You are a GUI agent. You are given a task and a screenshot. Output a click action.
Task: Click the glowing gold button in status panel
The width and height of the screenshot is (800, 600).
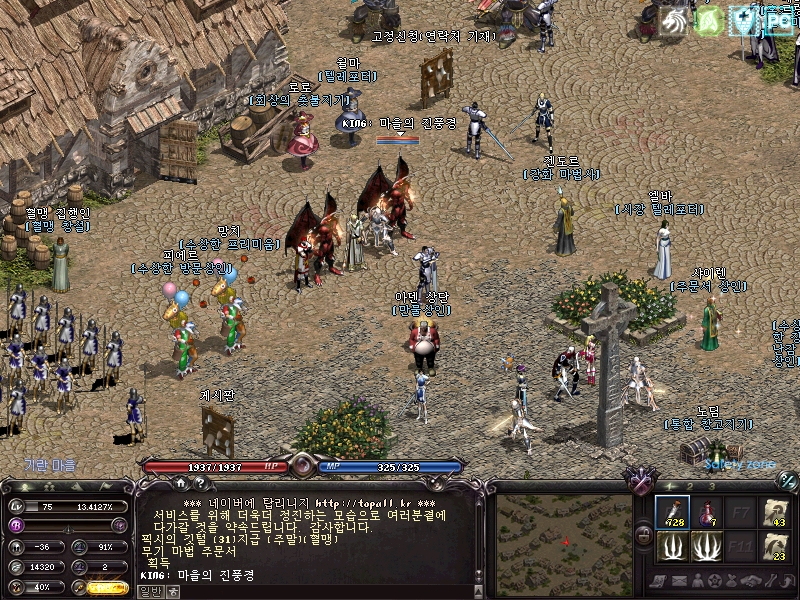(x=108, y=587)
